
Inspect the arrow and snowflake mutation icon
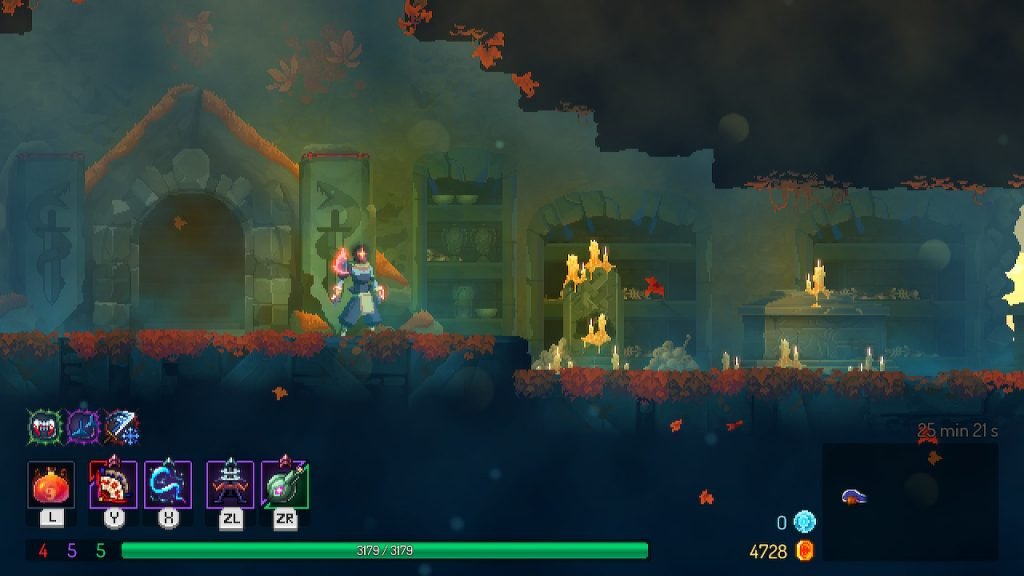click(121, 428)
